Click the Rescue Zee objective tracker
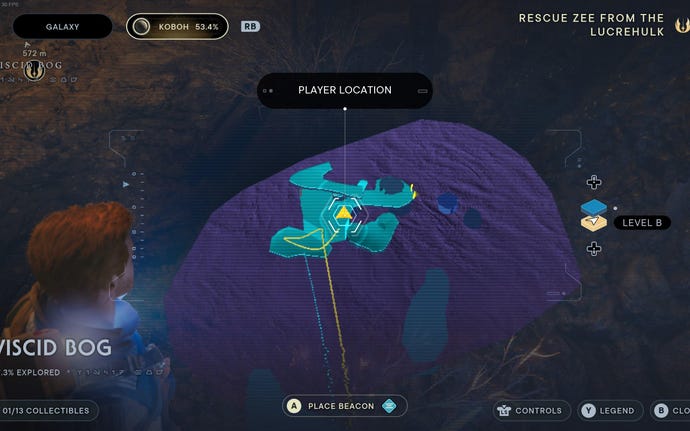 pos(605,25)
